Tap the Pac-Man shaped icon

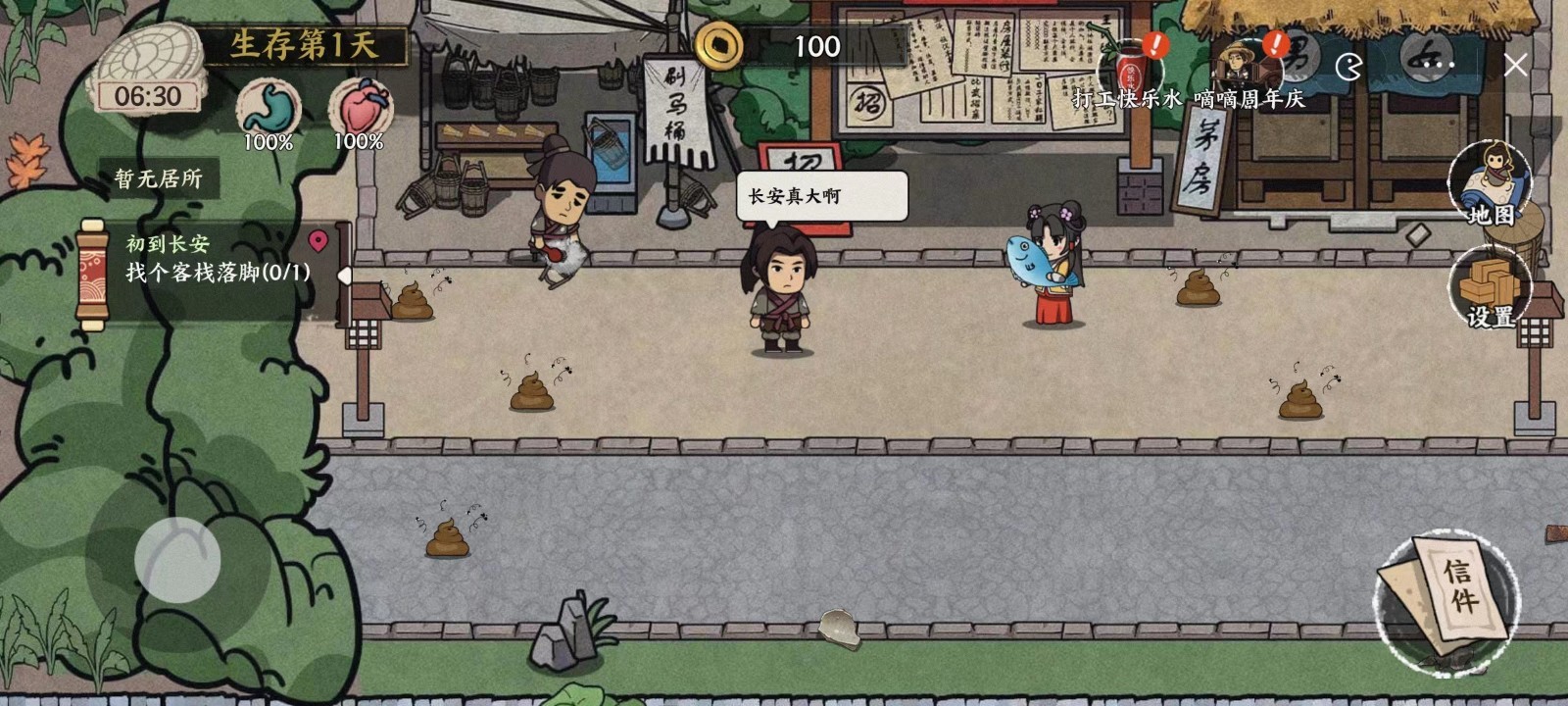1349,67
